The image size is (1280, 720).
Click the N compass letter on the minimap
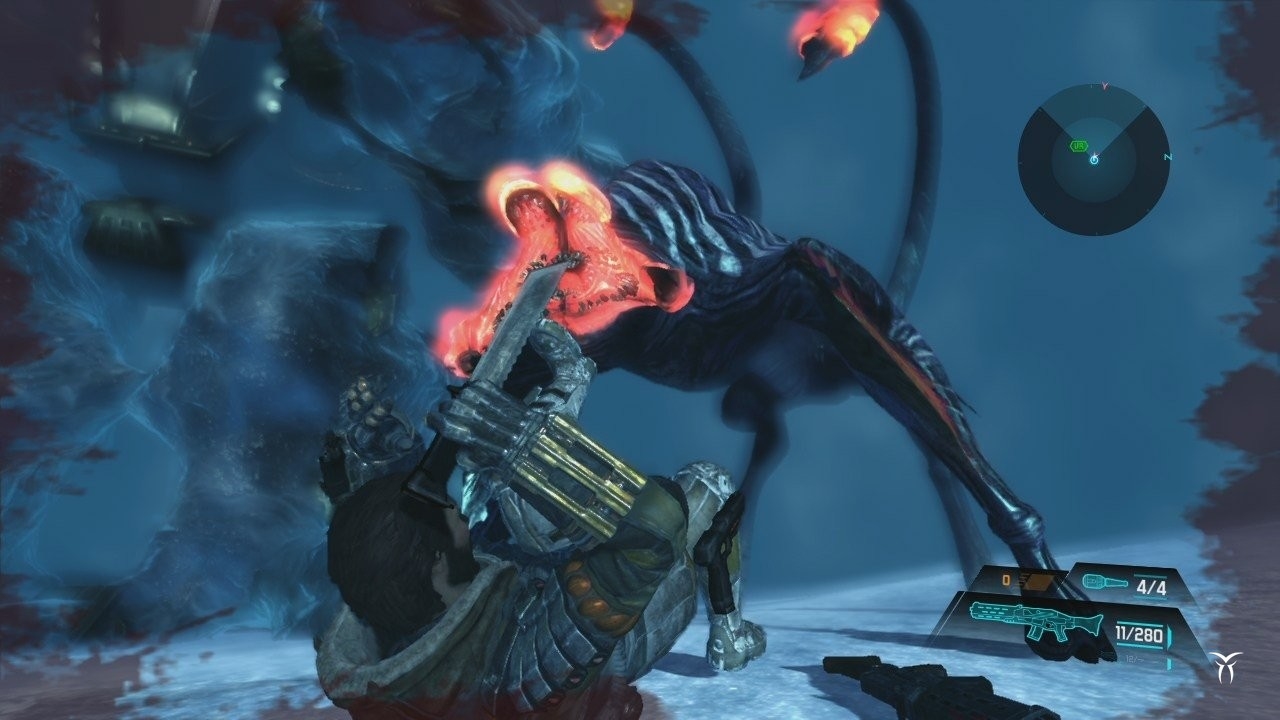1167,157
